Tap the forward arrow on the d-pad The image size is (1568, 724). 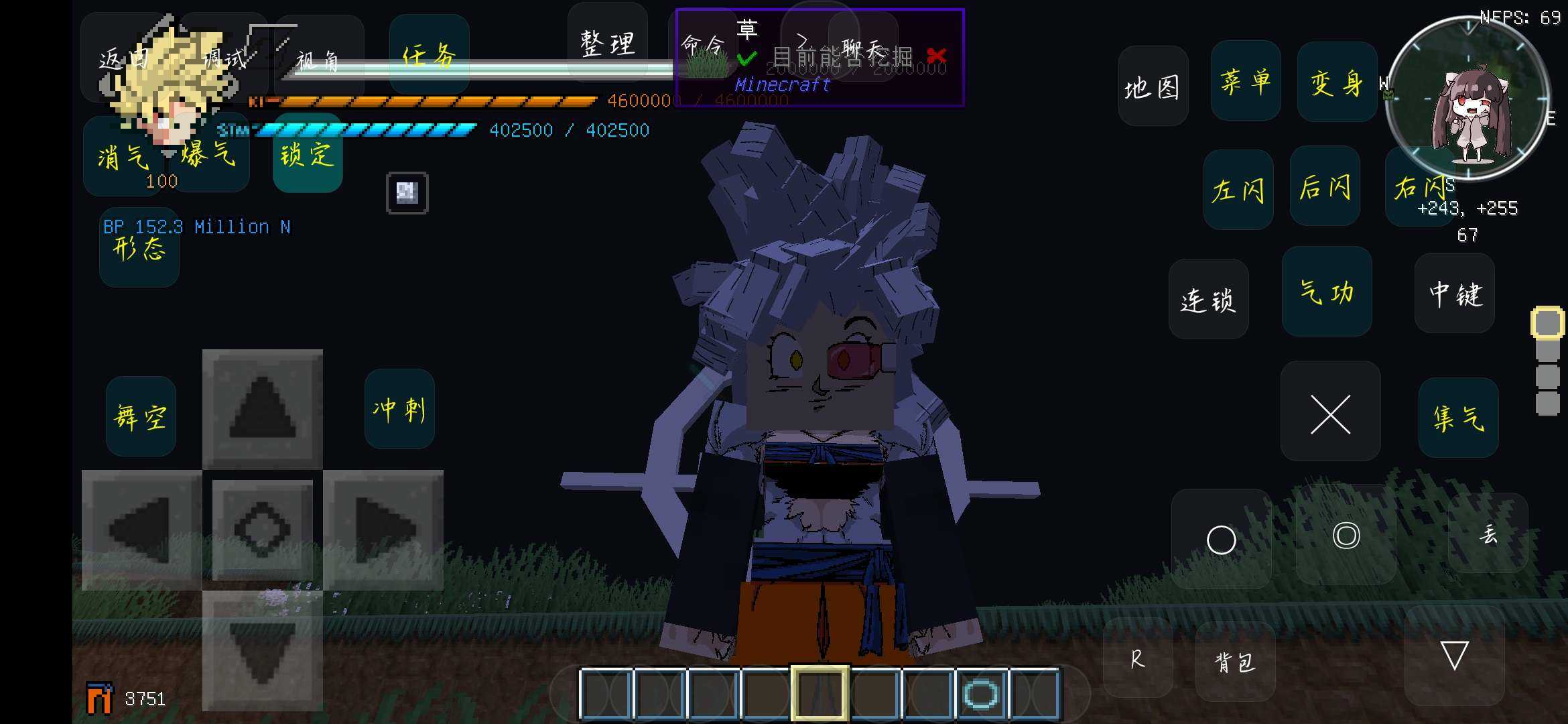point(263,408)
